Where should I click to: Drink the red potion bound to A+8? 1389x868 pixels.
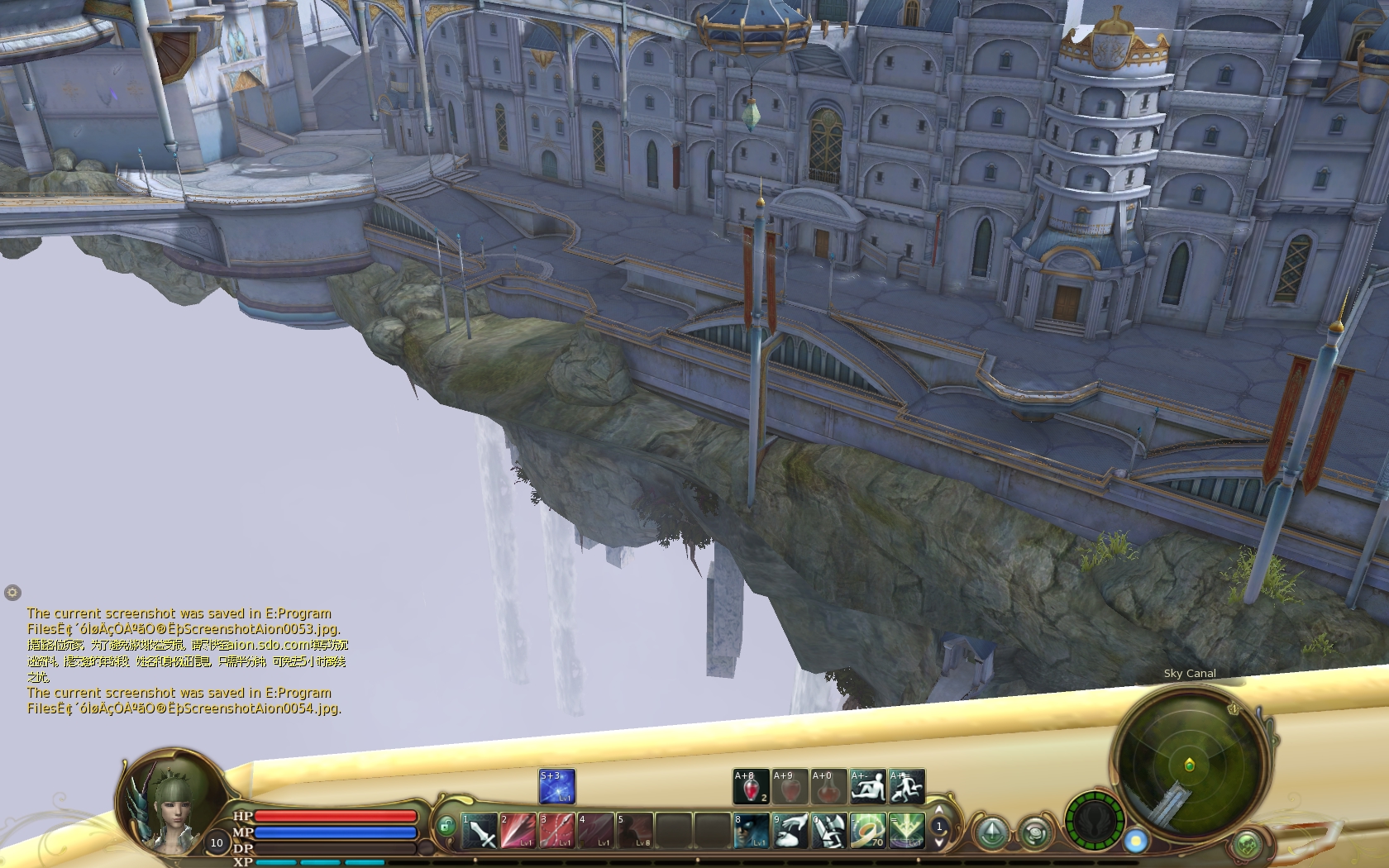[751, 787]
